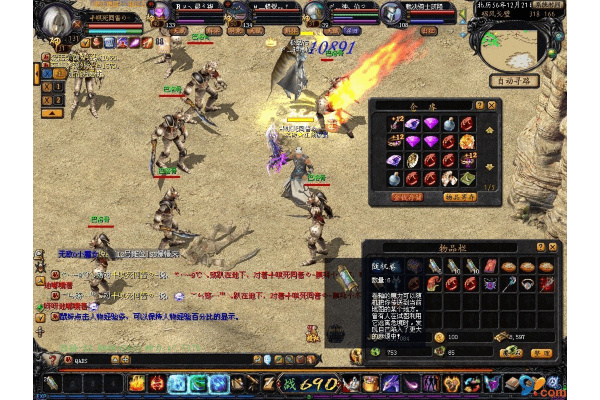Open the spellbook icon on the bottom bar
This screenshot has height=400, width=600.
513,383
